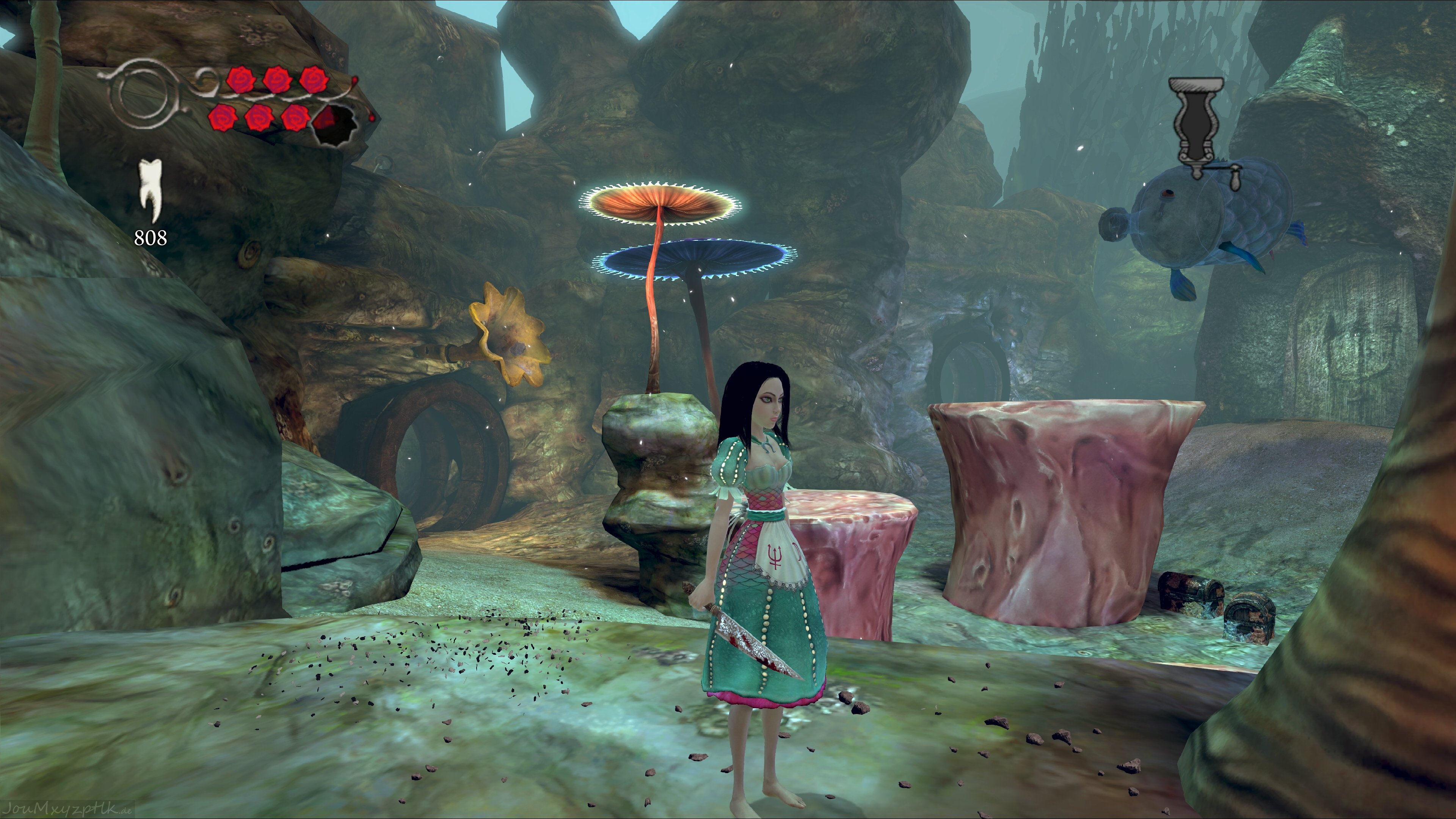Click the white tooth currency icon

point(151,189)
